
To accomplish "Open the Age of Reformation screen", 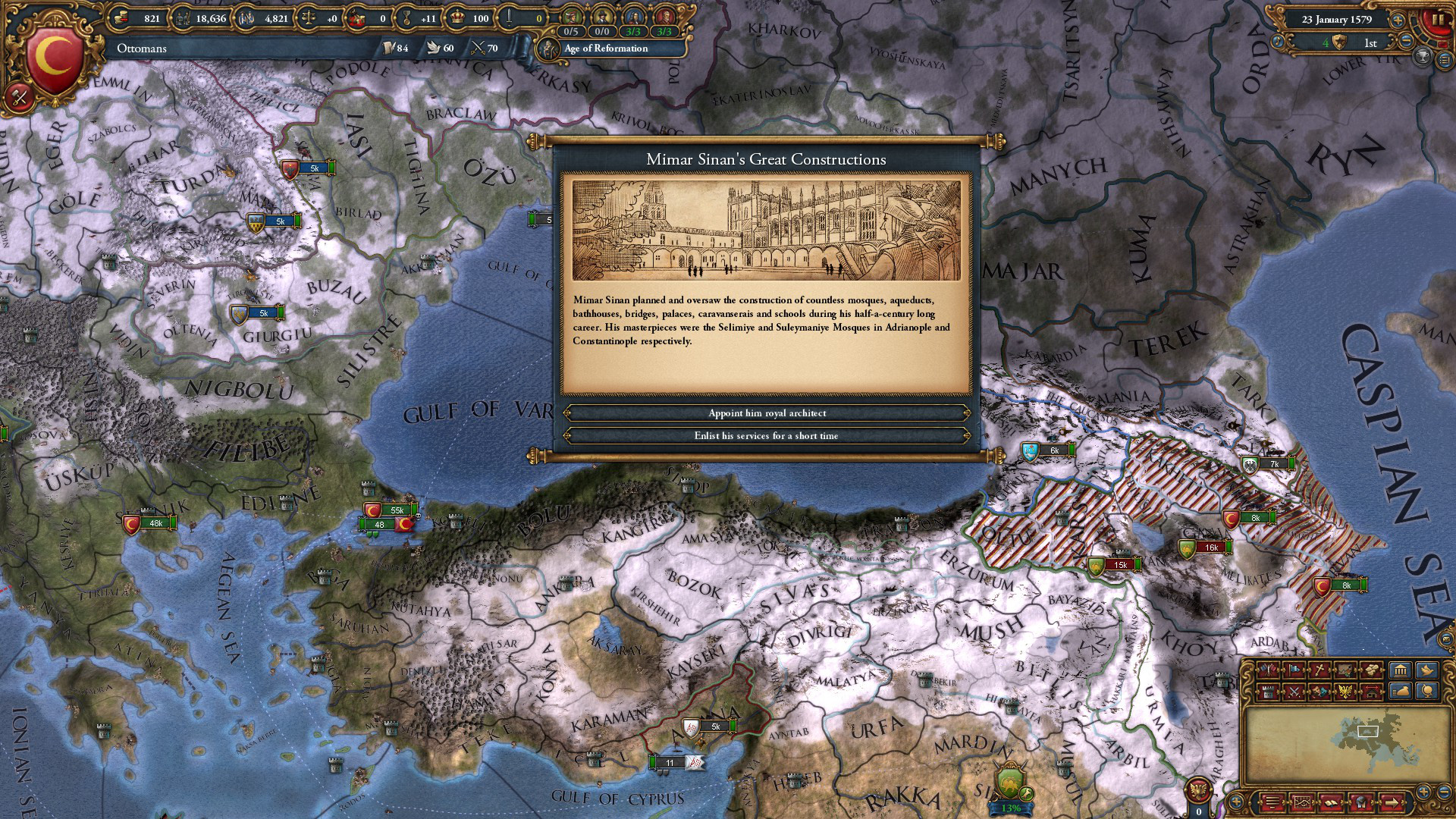I will 603,49.
